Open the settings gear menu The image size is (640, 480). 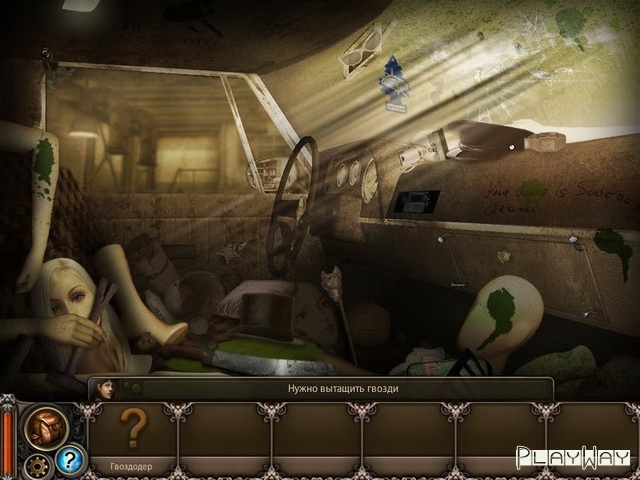pos(38,465)
